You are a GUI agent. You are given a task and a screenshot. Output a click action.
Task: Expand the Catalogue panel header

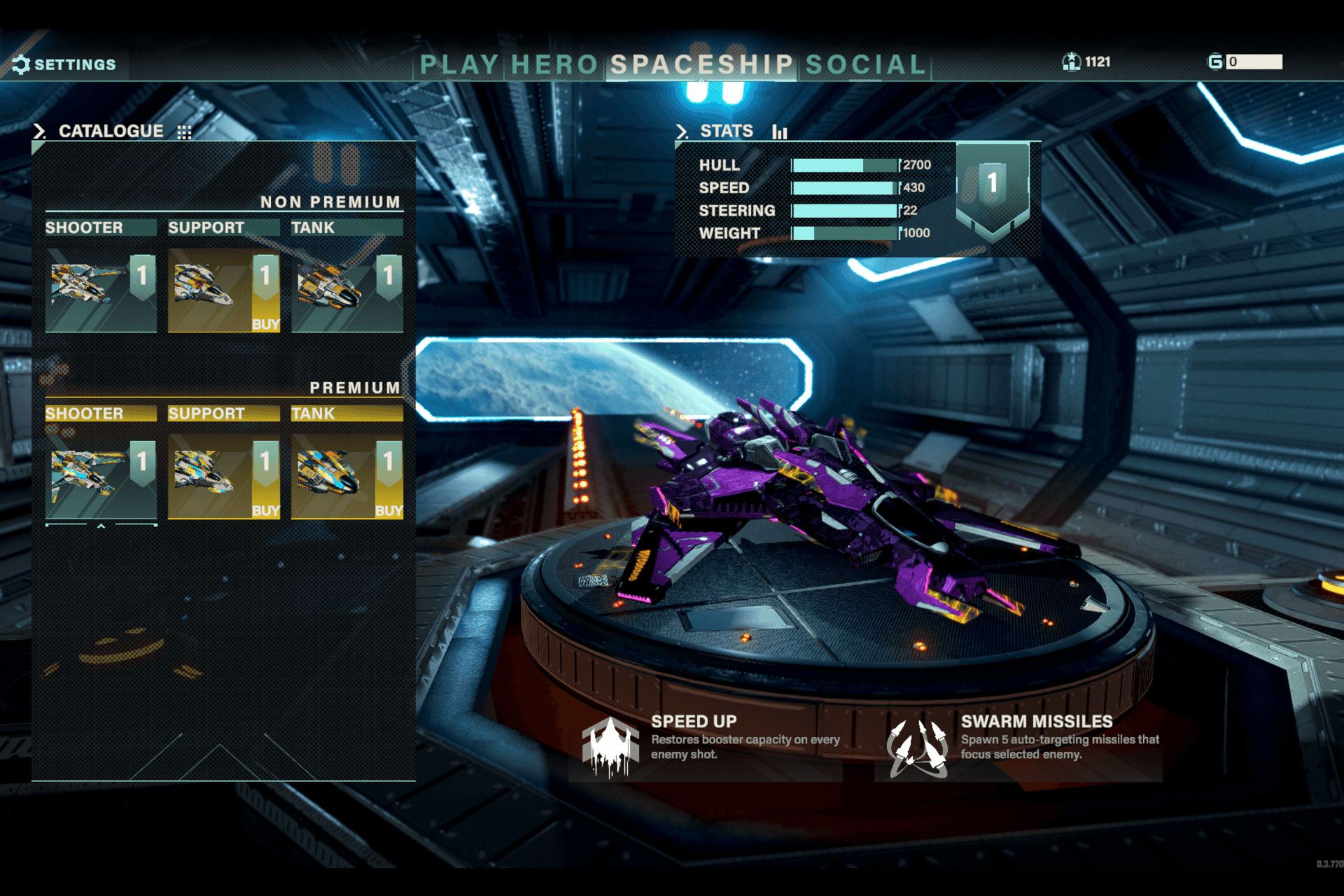(x=112, y=131)
